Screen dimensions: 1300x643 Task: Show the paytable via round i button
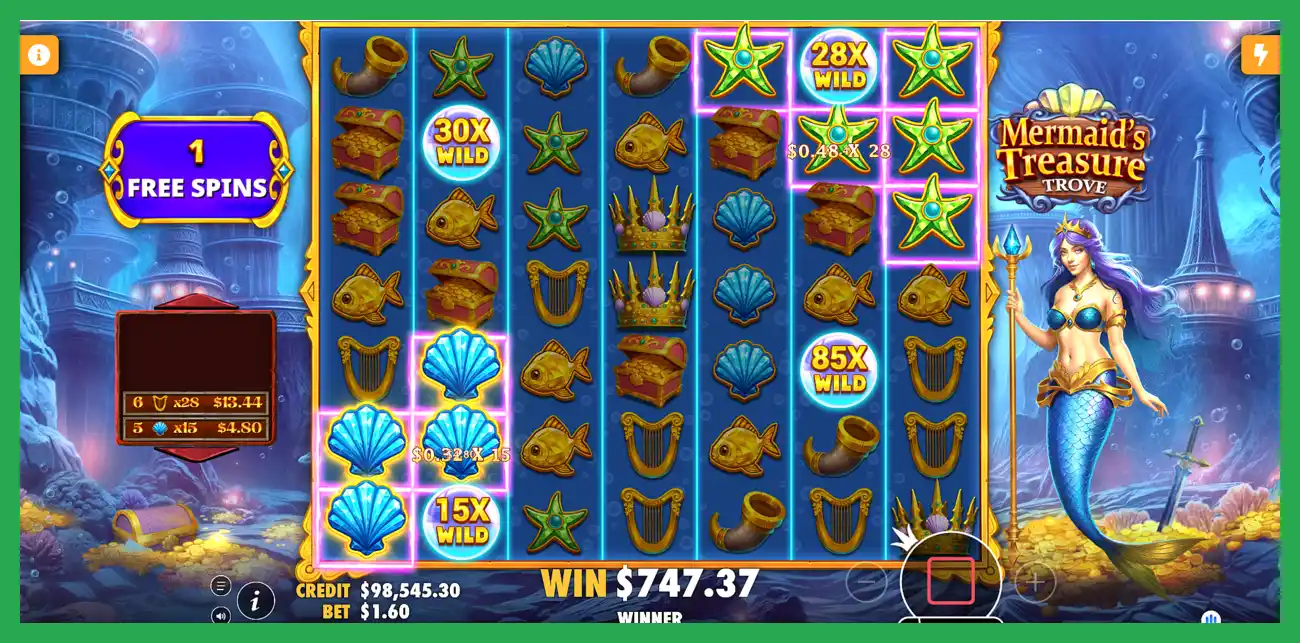(x=257, y=601)
